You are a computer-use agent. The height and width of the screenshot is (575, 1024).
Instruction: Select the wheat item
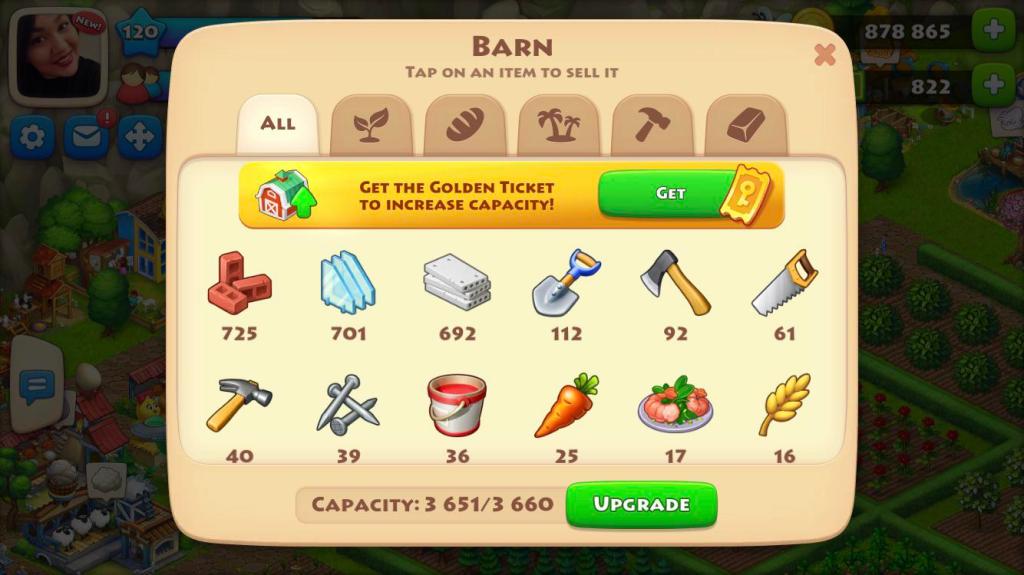(784, 405)
